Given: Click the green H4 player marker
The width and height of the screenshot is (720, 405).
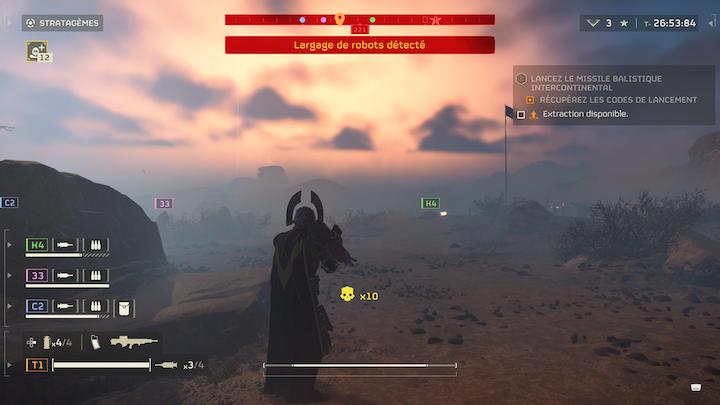Looking at the screenshot, I should click(430, 203).
